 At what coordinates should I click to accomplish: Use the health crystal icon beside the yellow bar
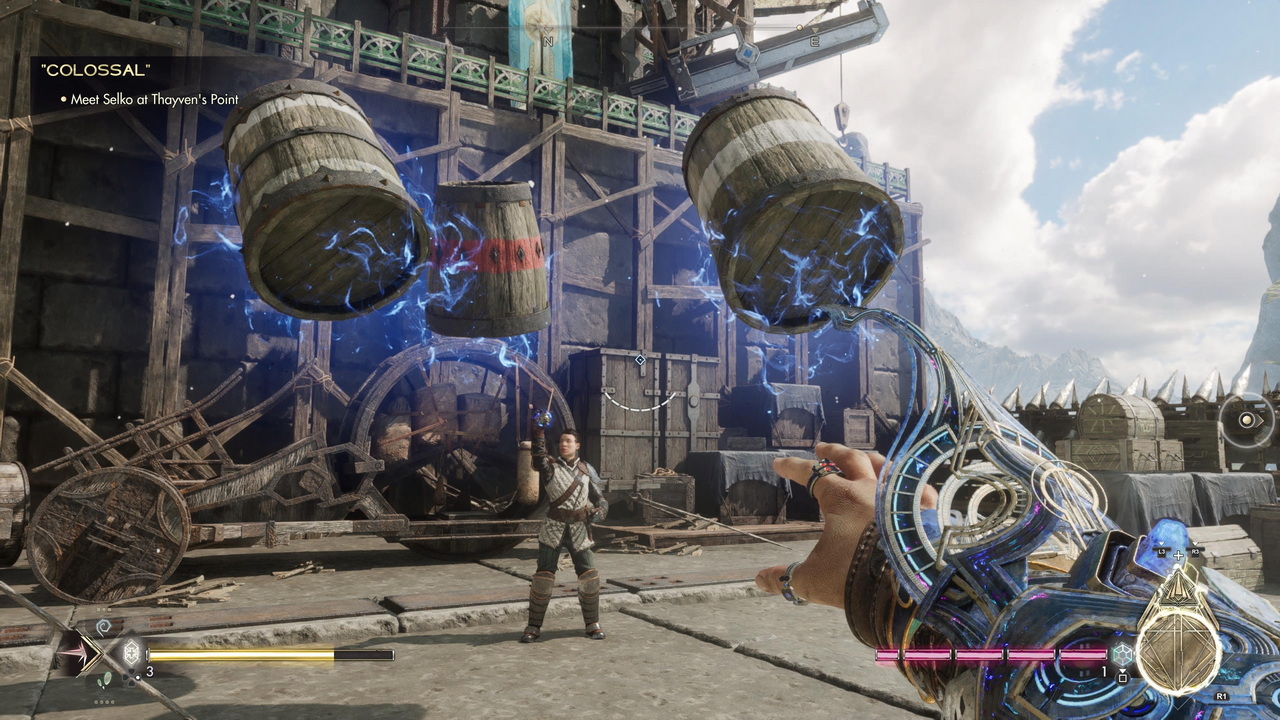click(x=130, y=654)
